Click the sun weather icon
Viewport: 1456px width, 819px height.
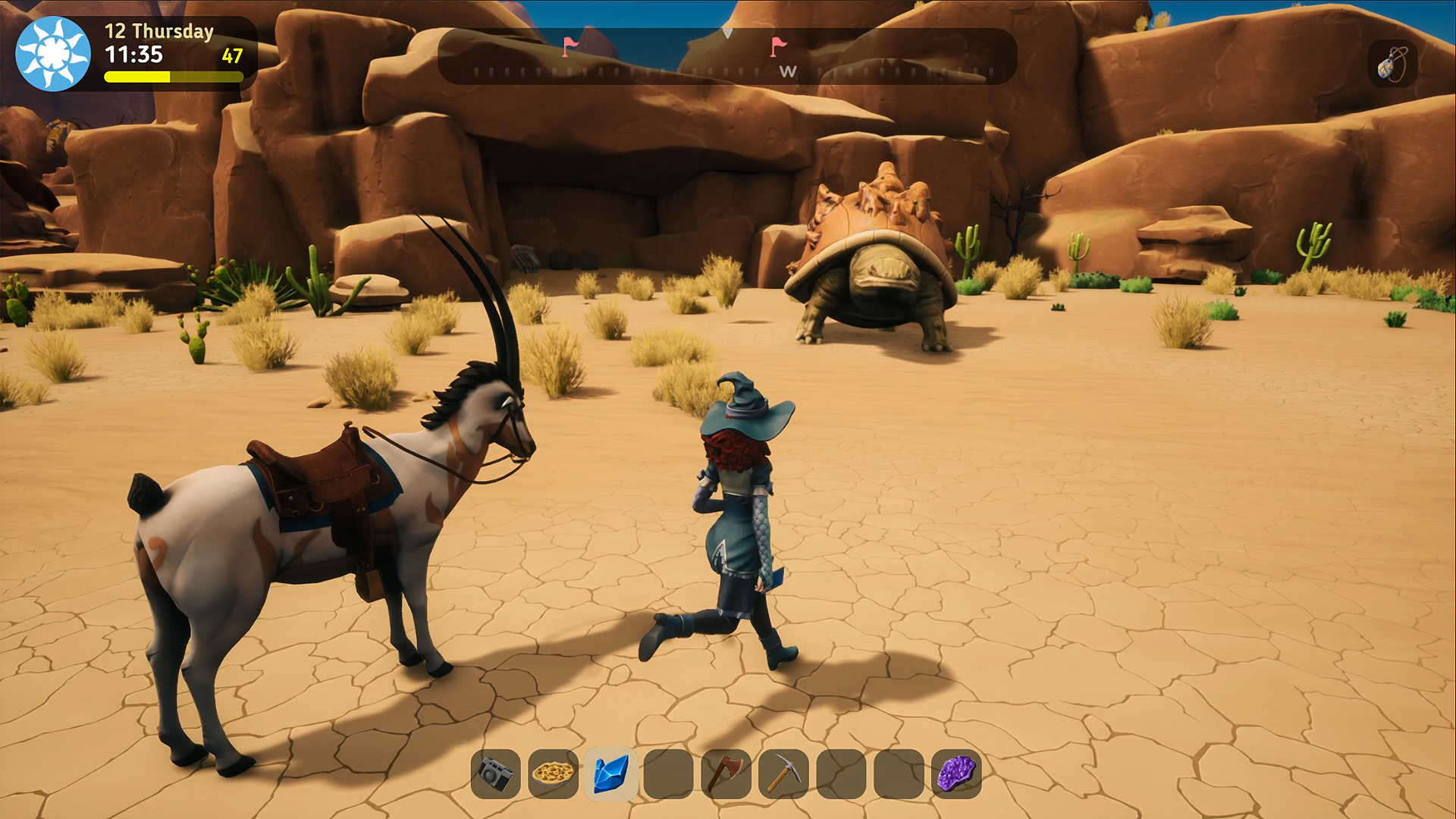point(53,54)
